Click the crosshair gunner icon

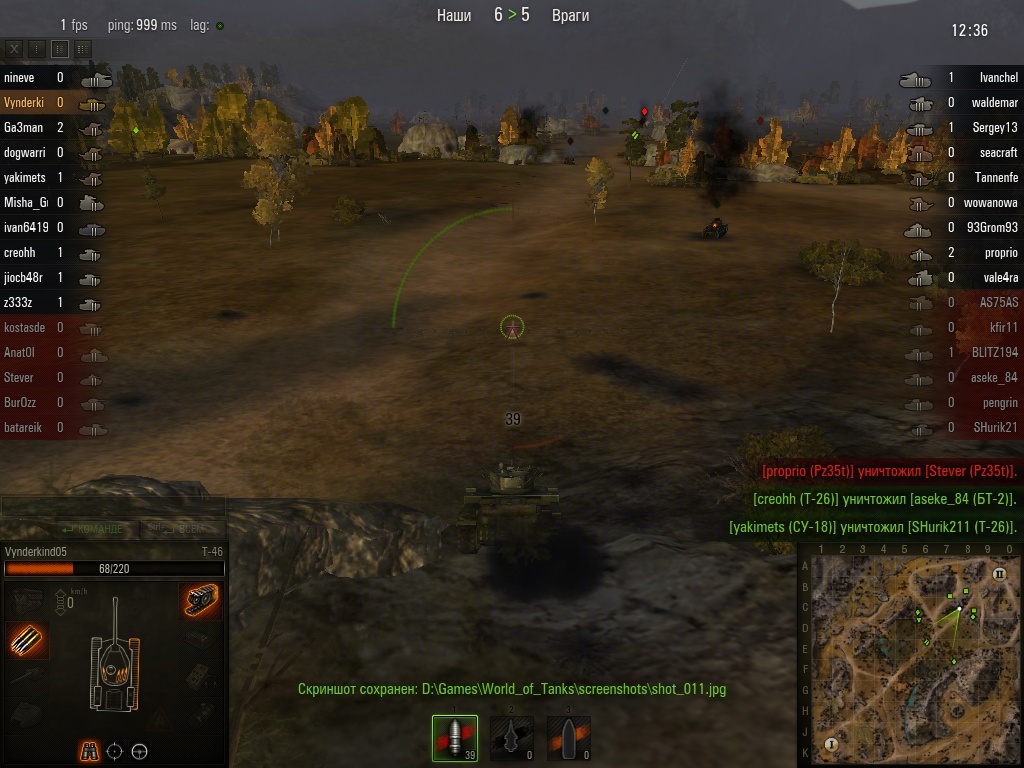pos(115,751)
